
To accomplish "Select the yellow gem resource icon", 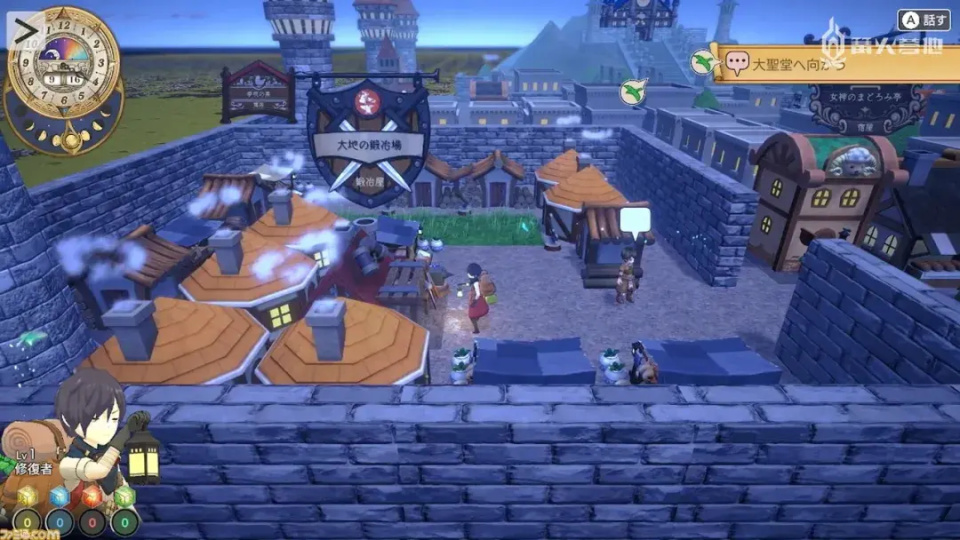I will point(27,497).
